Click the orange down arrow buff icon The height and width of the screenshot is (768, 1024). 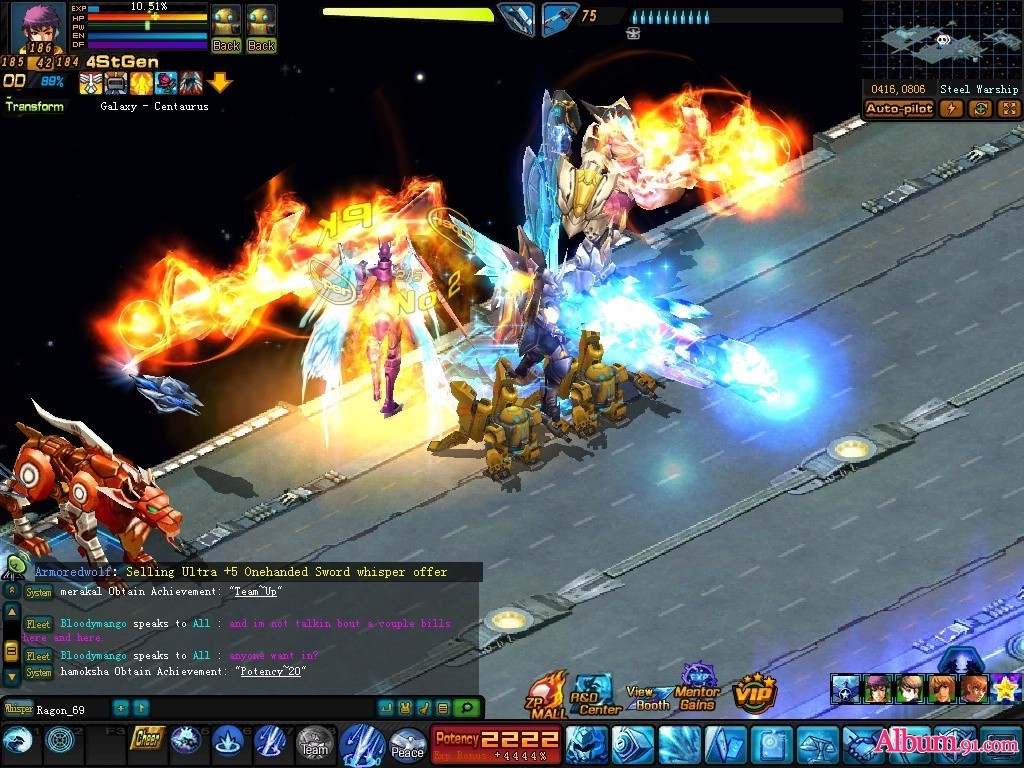(x=220, y=82)
